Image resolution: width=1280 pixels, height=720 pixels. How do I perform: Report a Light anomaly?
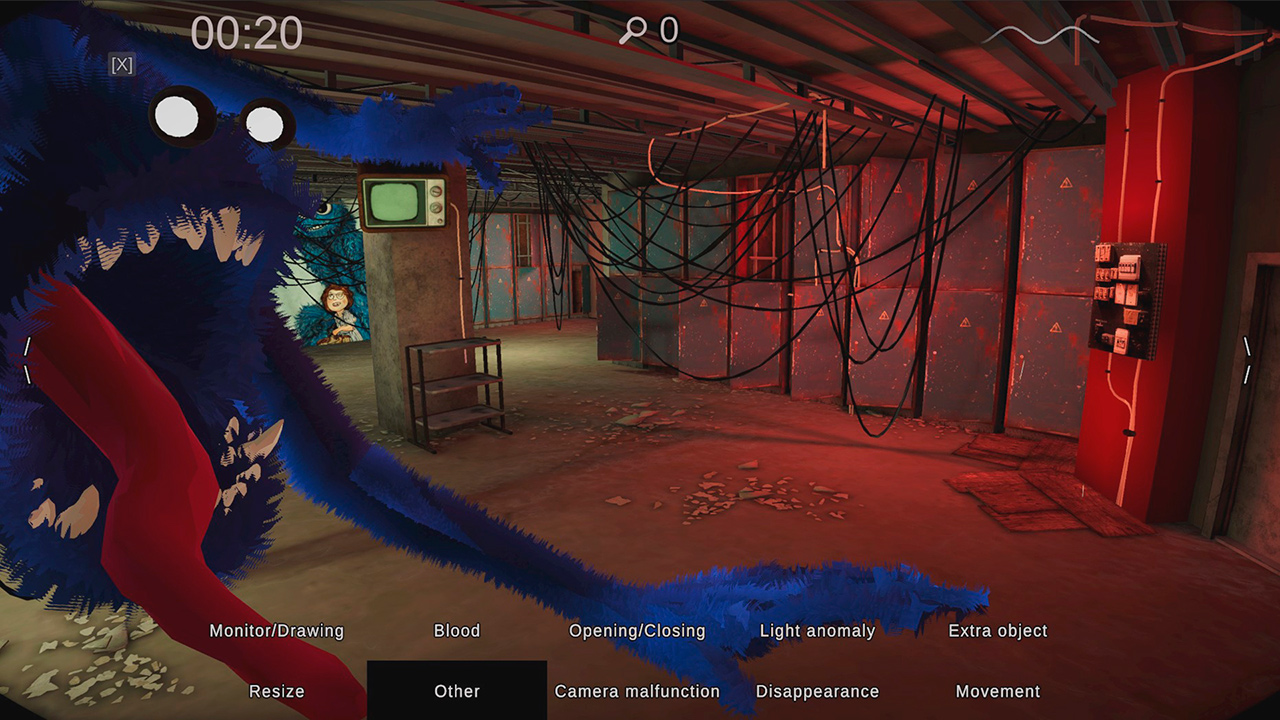coord(818,630)
